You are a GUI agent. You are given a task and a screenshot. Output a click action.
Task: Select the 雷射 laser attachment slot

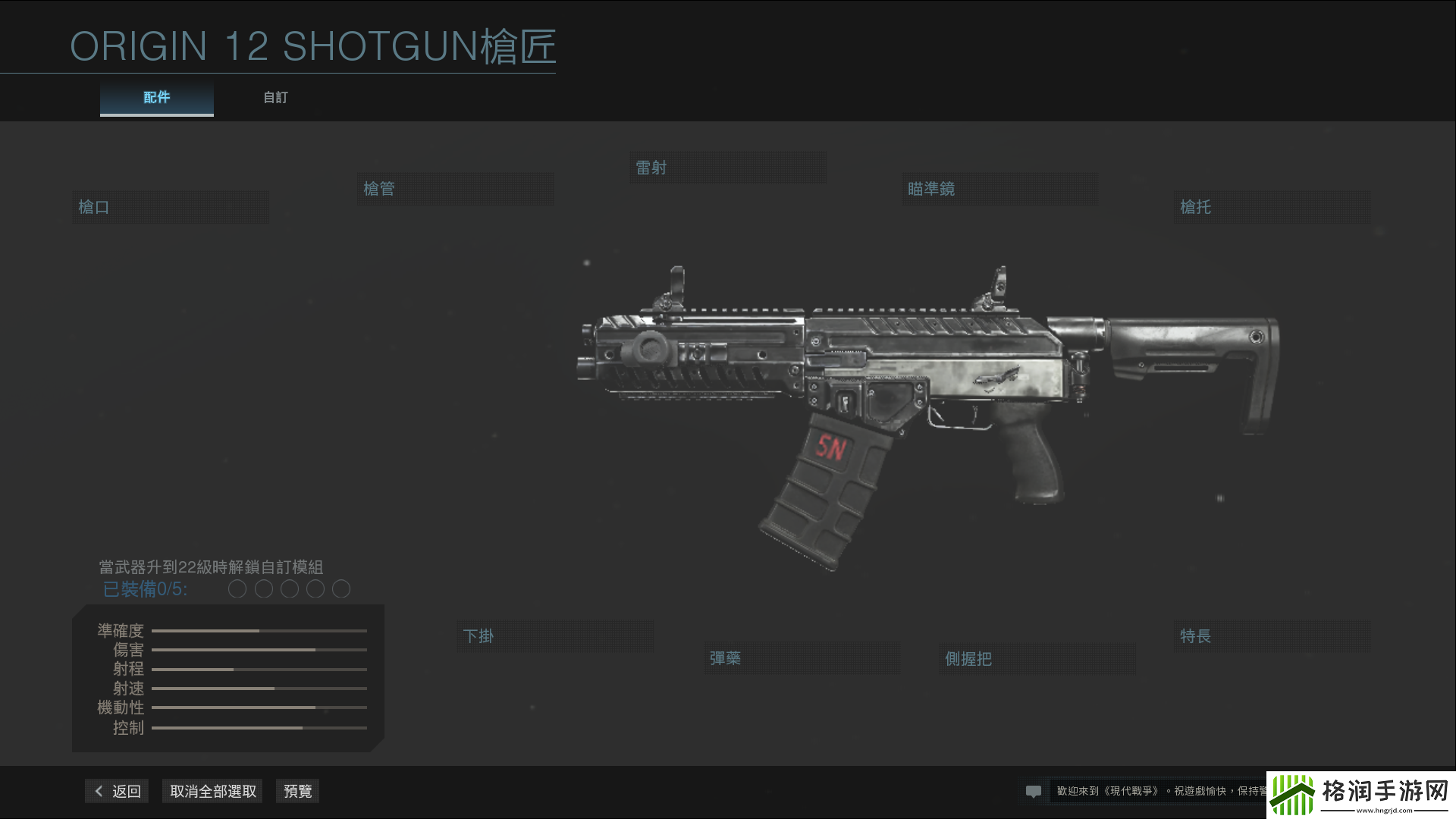coord(726,167)
